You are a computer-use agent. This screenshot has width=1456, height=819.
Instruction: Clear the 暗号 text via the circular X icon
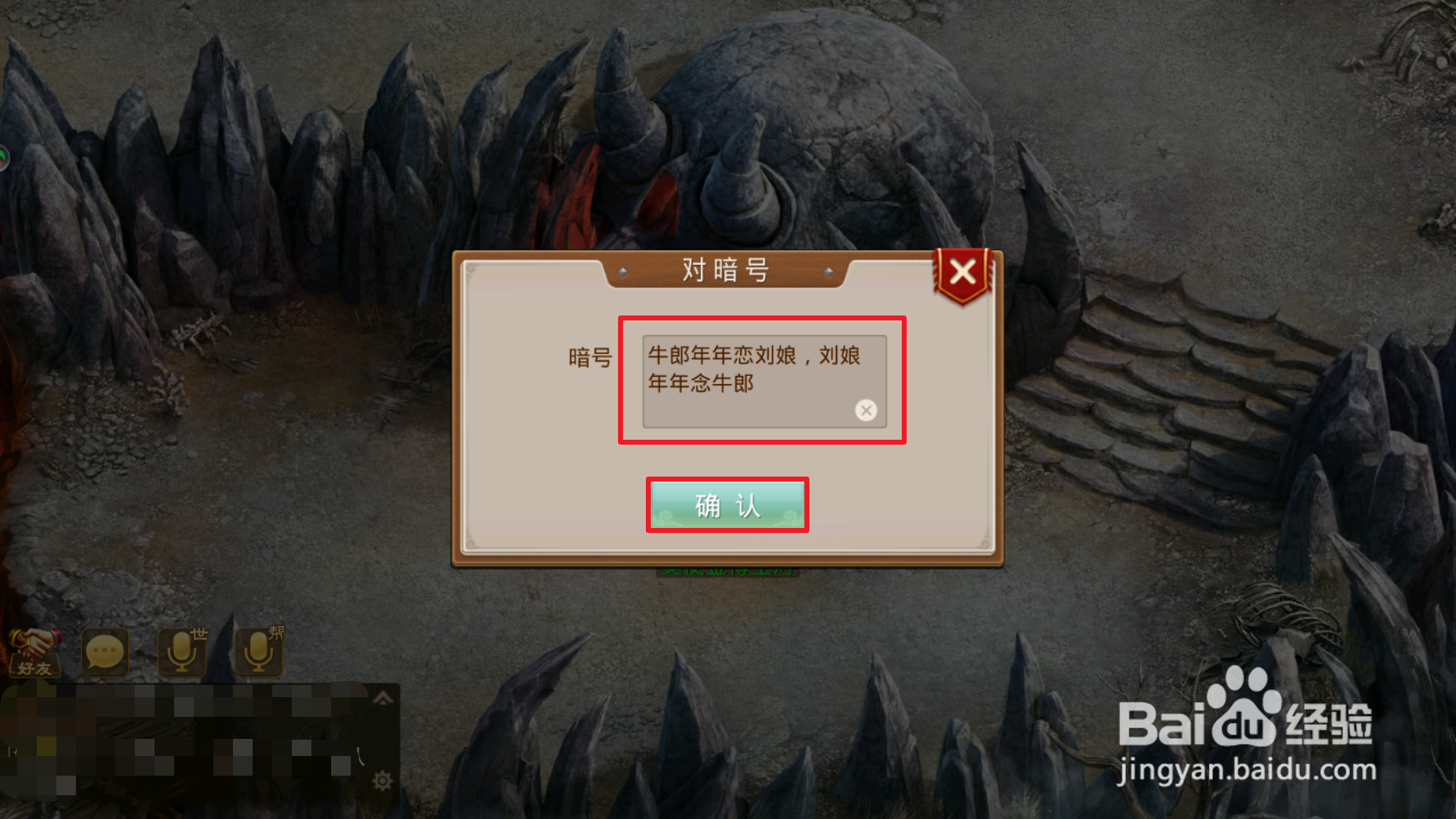tap(866, 410)
